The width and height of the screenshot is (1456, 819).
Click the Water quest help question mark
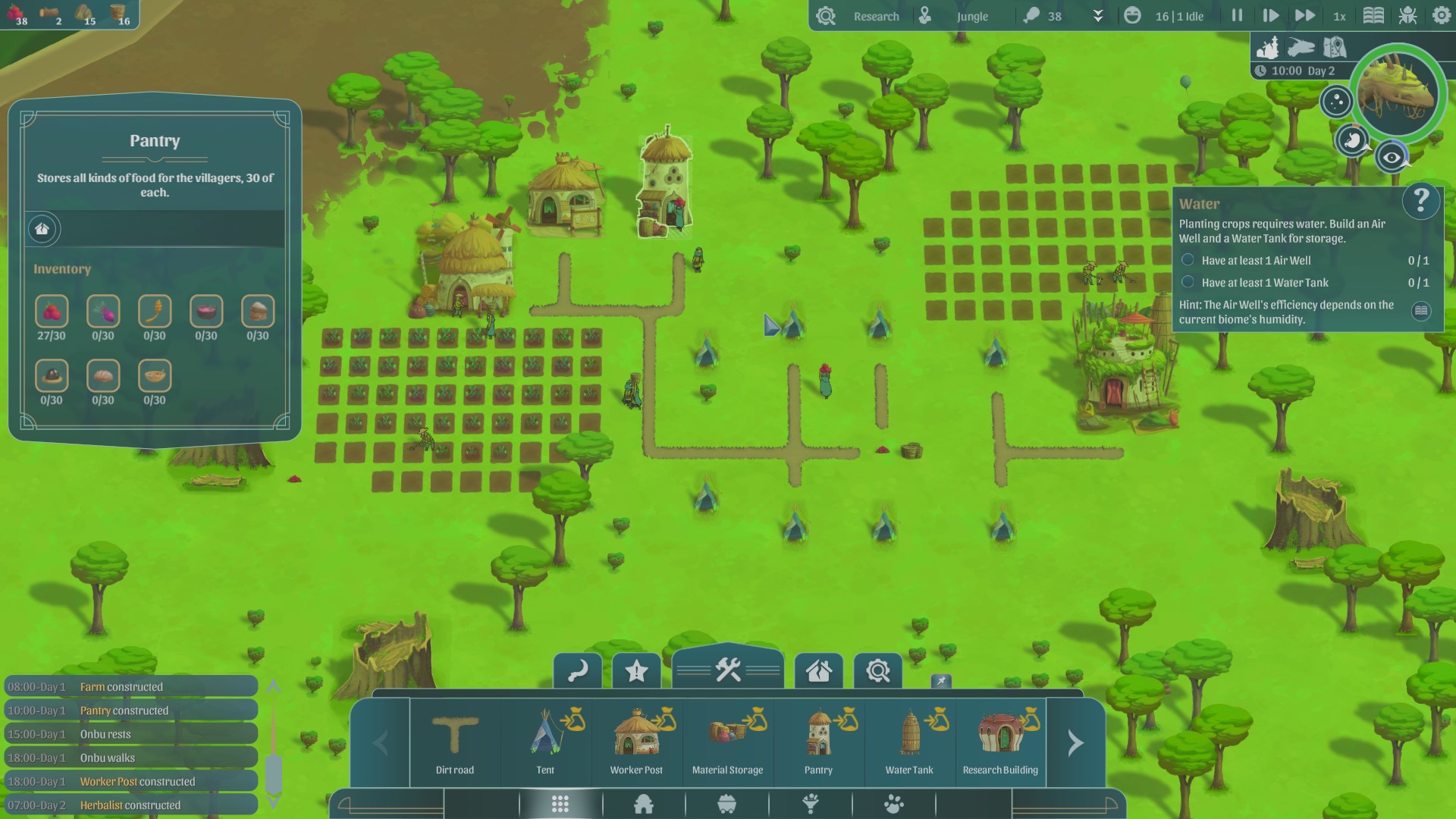(1420, 201)
